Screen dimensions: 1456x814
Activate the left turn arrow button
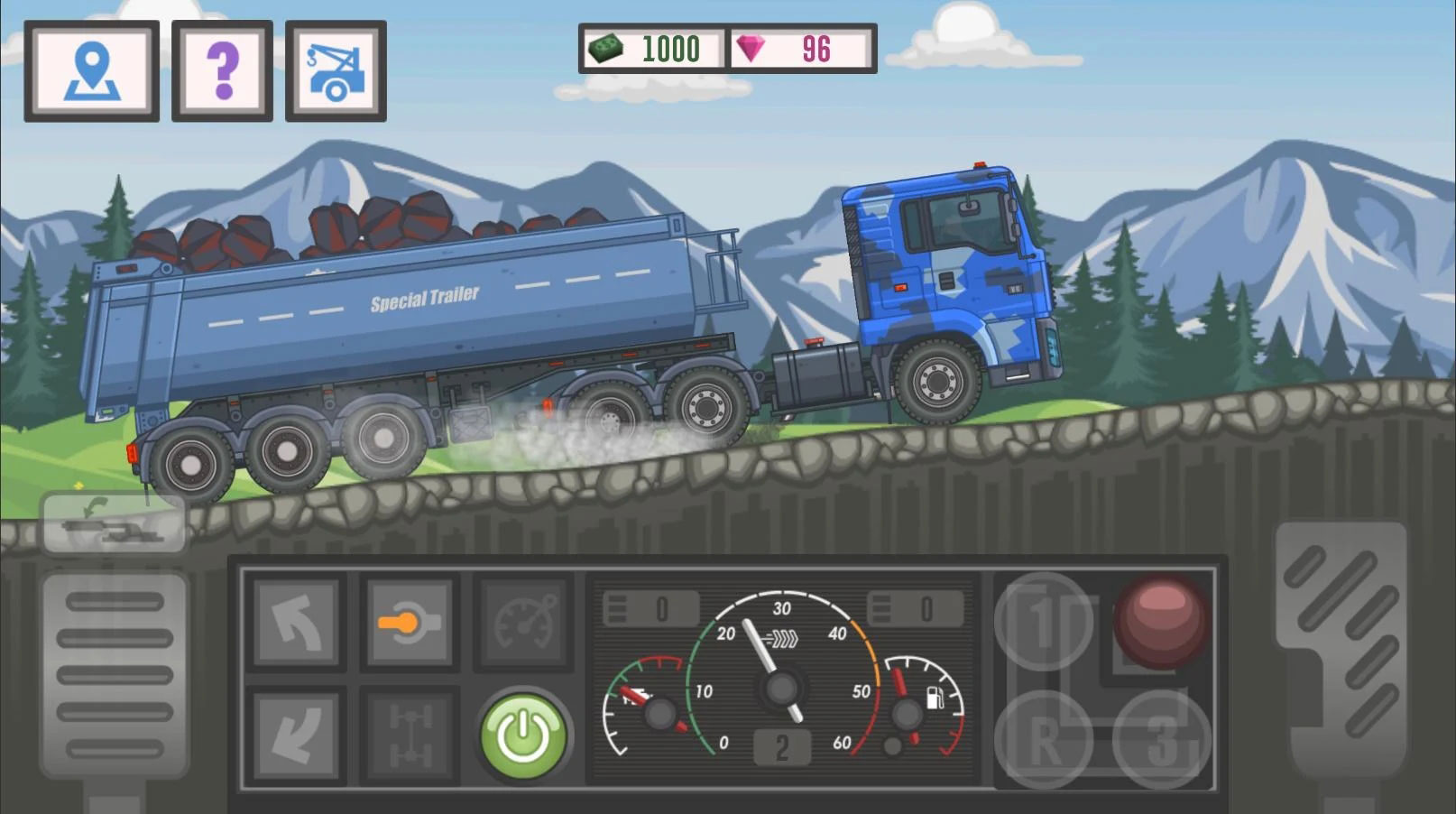point(296,623)
